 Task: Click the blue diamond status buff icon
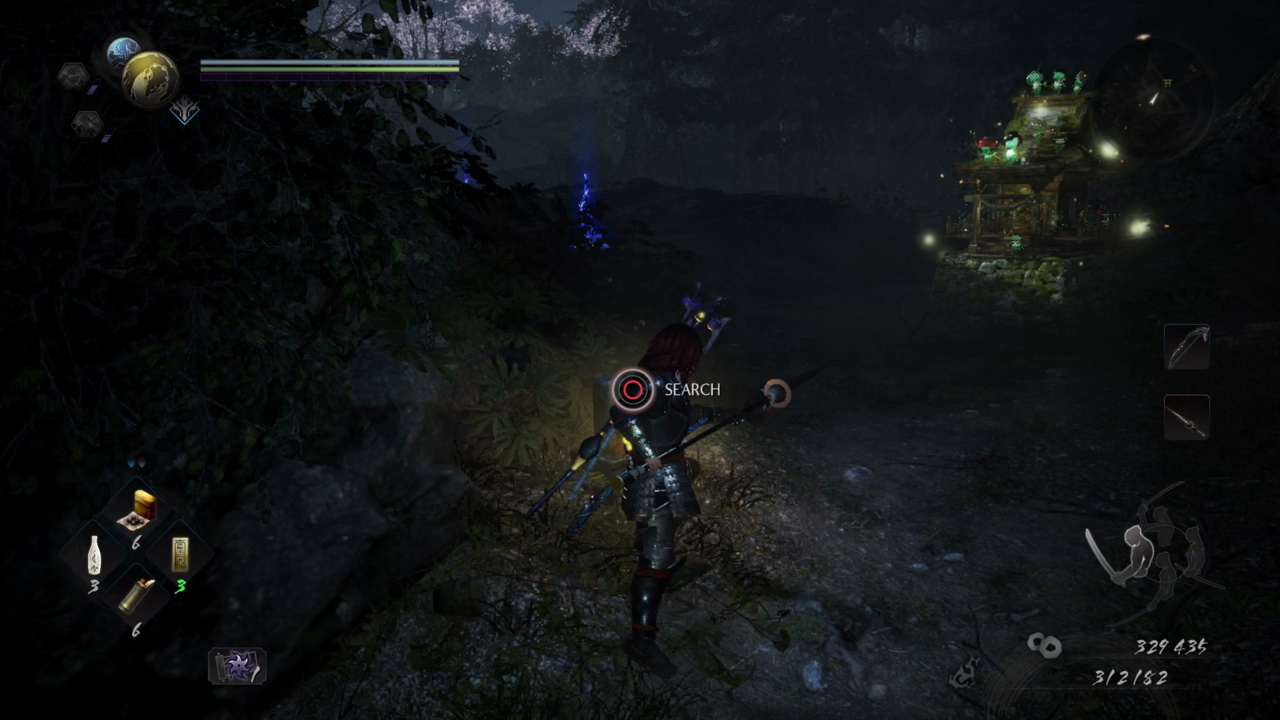183,111
